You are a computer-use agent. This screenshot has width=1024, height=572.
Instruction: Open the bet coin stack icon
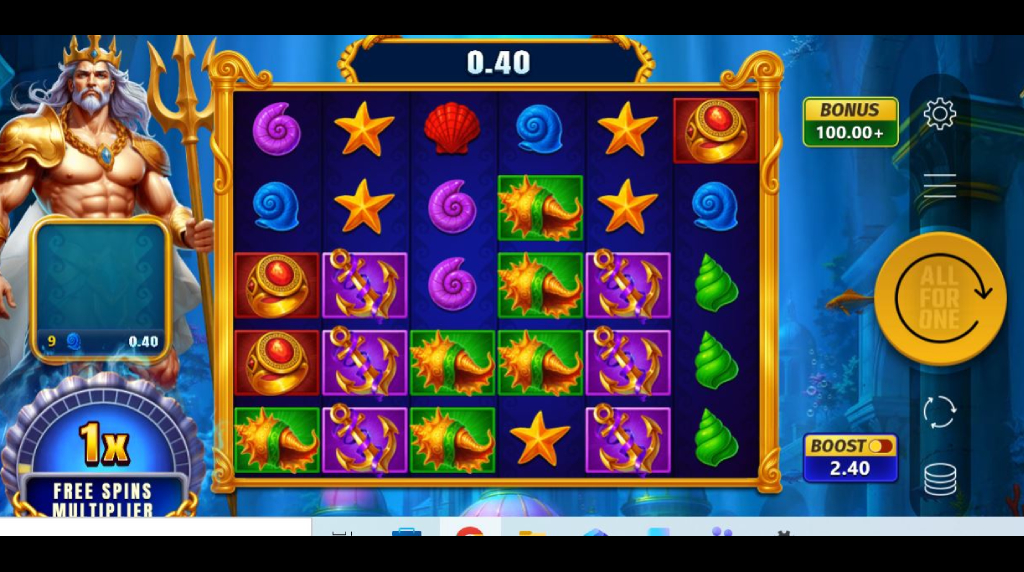939,480
